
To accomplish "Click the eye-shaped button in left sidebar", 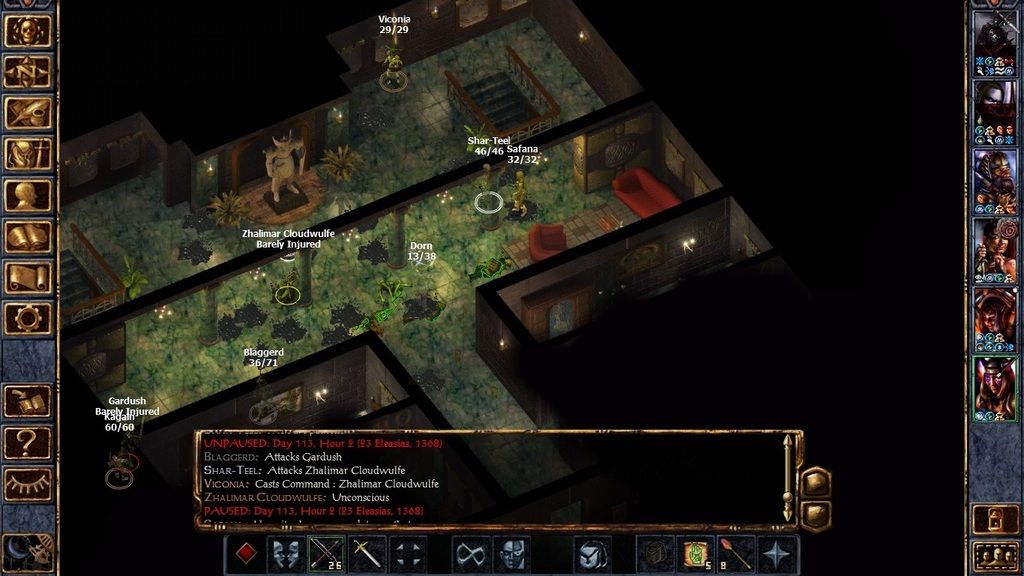I will coord(28,484).
